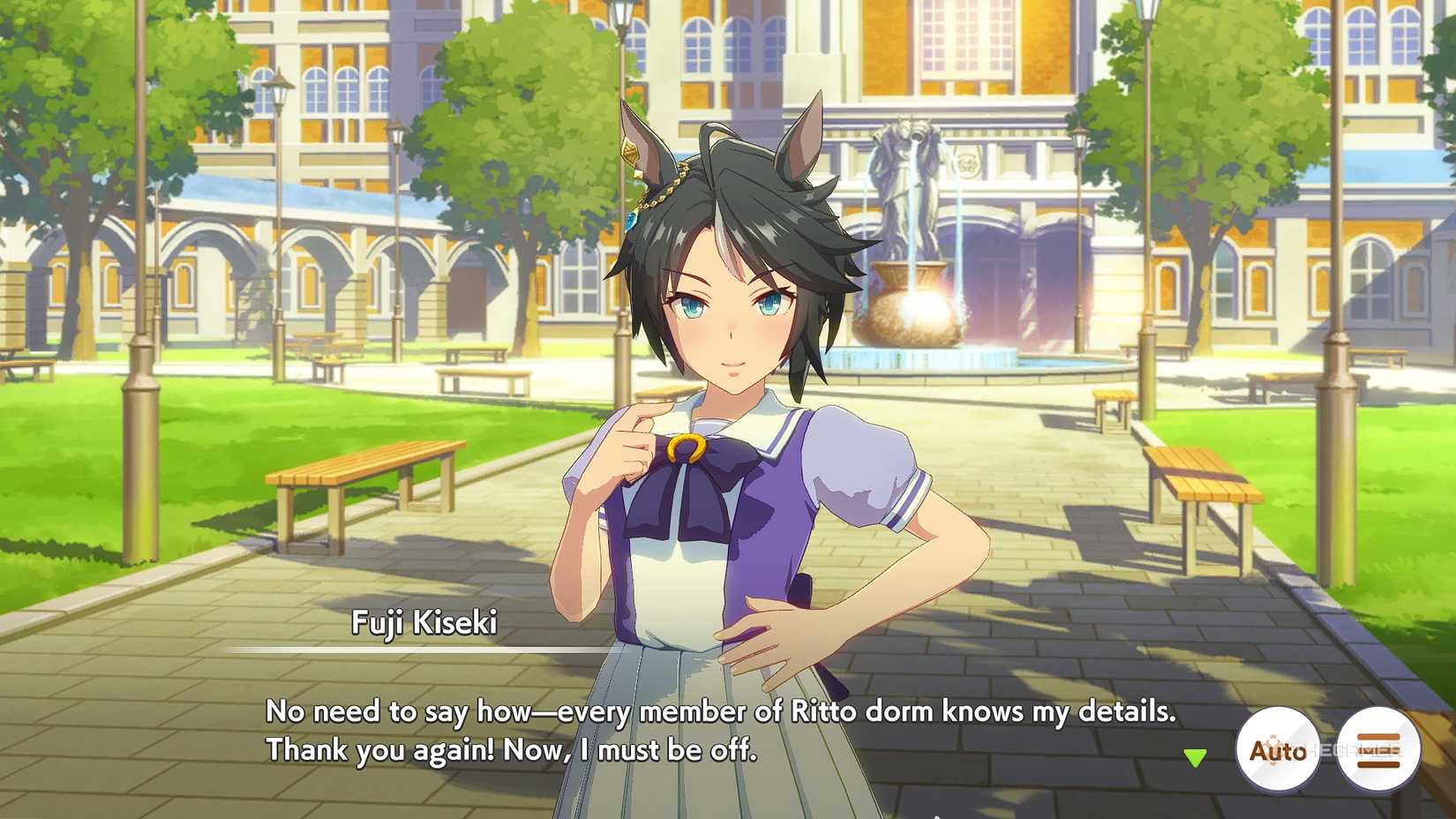Viewport: 1456px width, 819px height.
Task: Click the statue fountain in the courtyard
Action: coord(909,221)
